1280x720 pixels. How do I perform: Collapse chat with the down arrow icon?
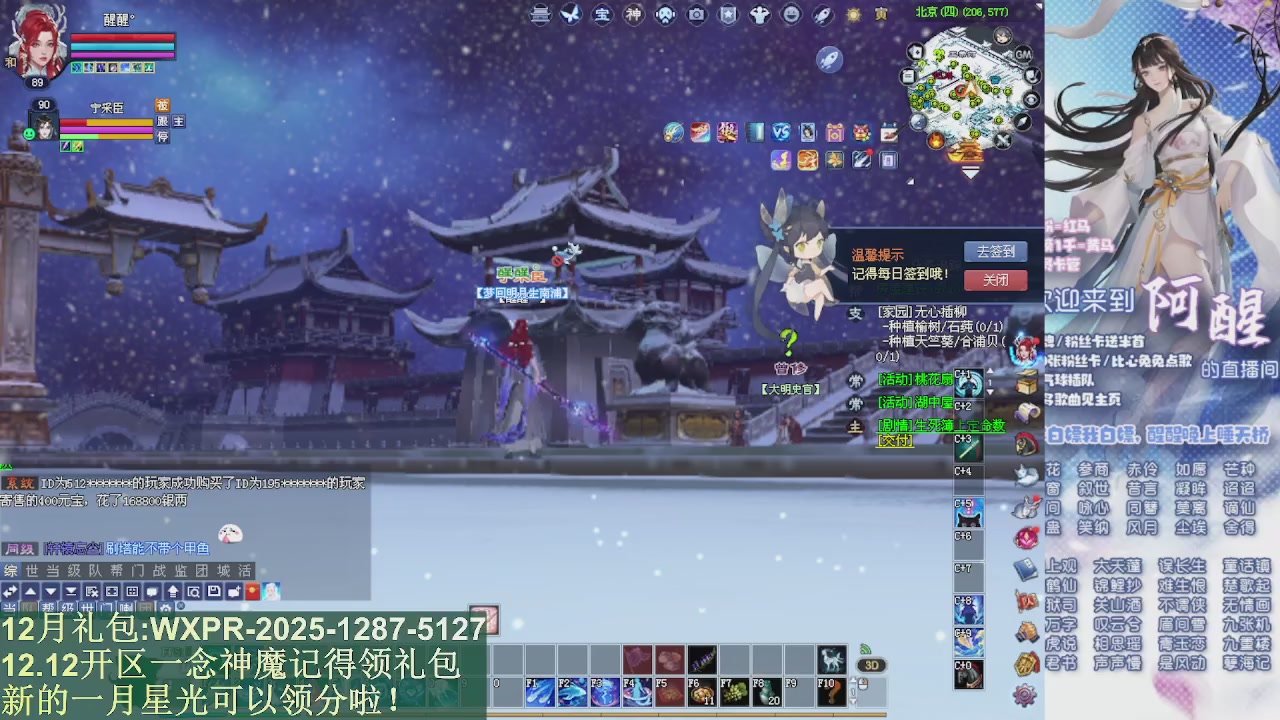pyautogui.click(x=50, y=593)
